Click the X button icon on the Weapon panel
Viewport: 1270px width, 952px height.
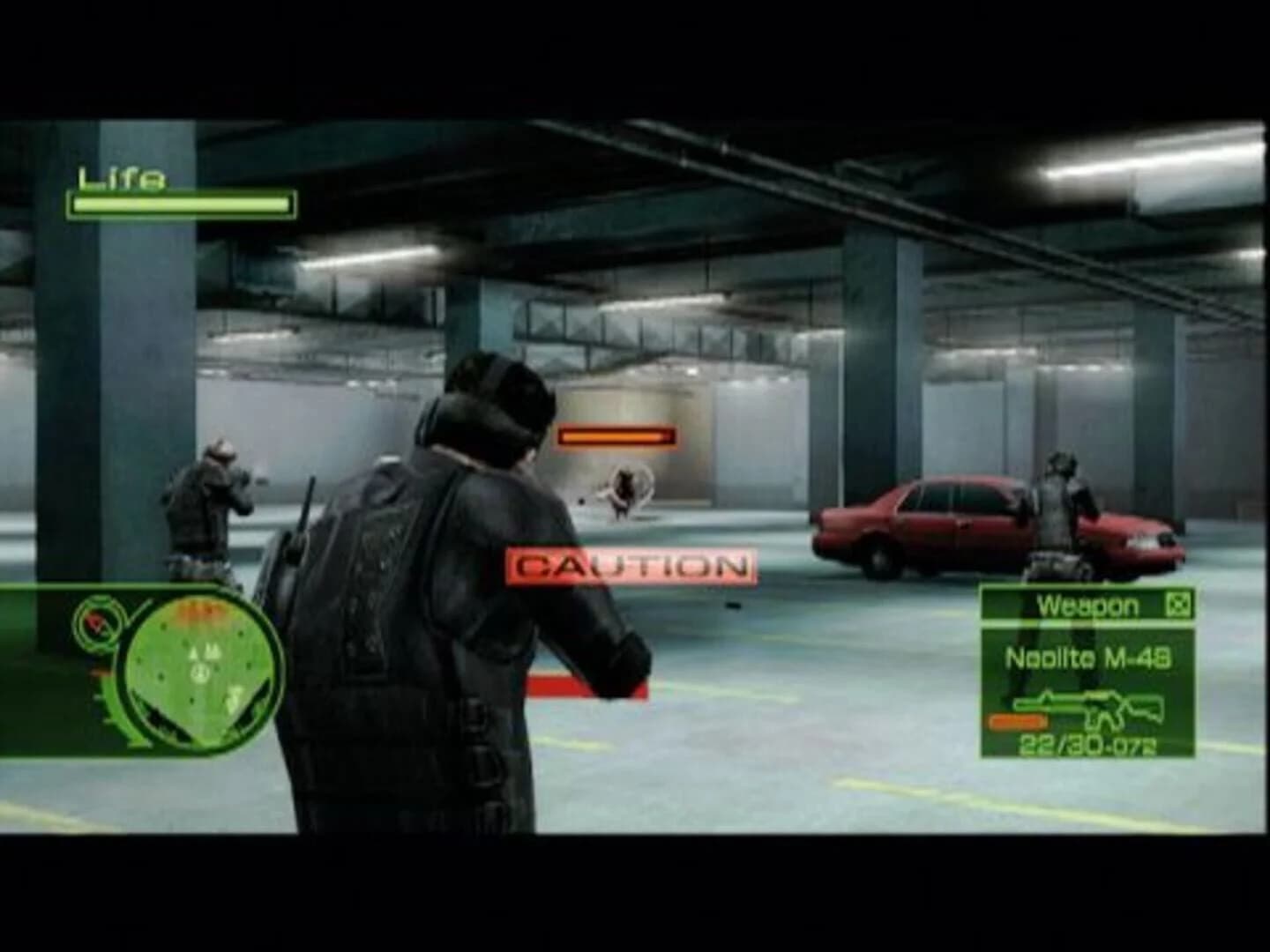(1177, 605)
